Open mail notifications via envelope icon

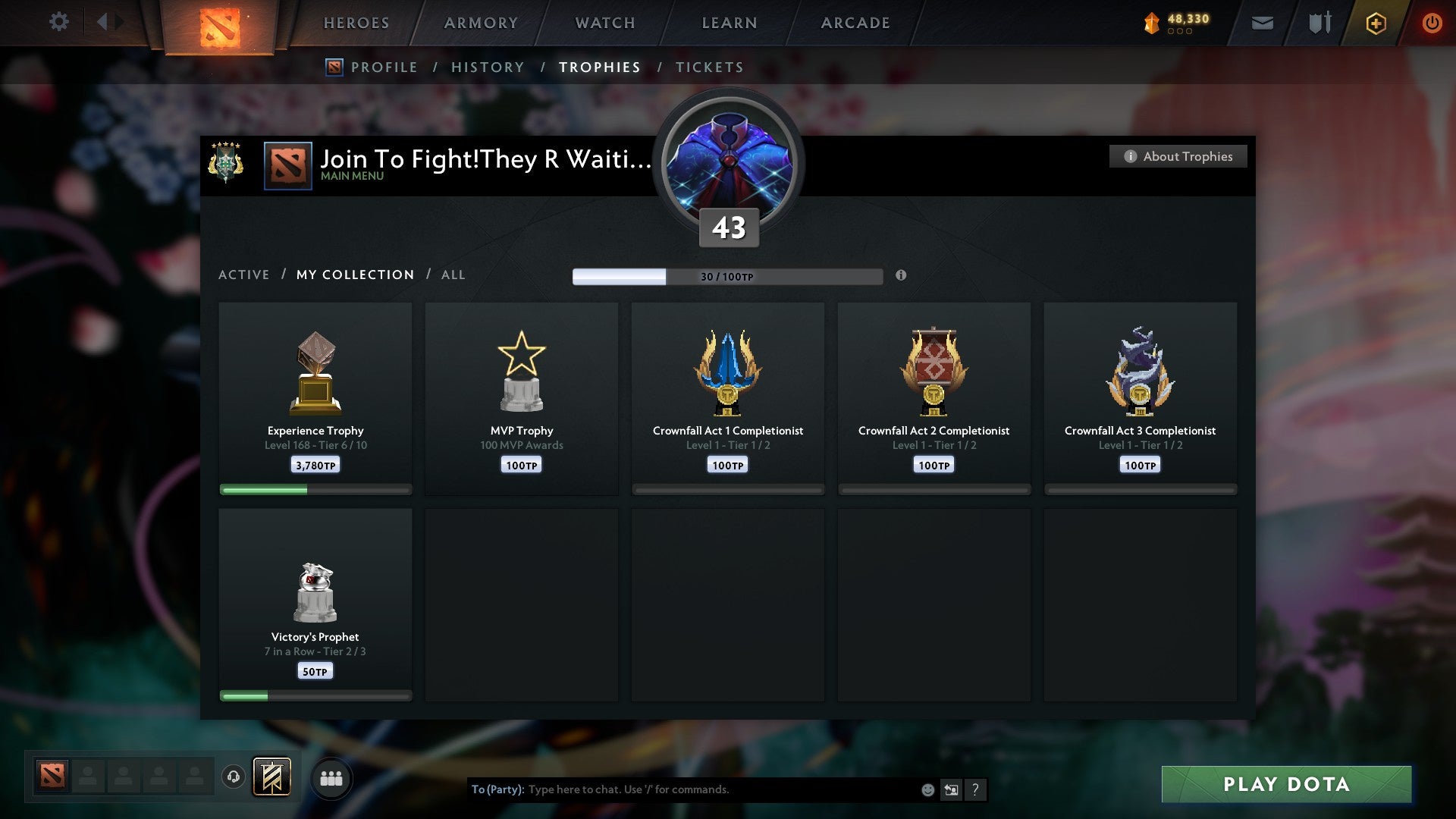pyautogui.click(x=1262, y=23)
